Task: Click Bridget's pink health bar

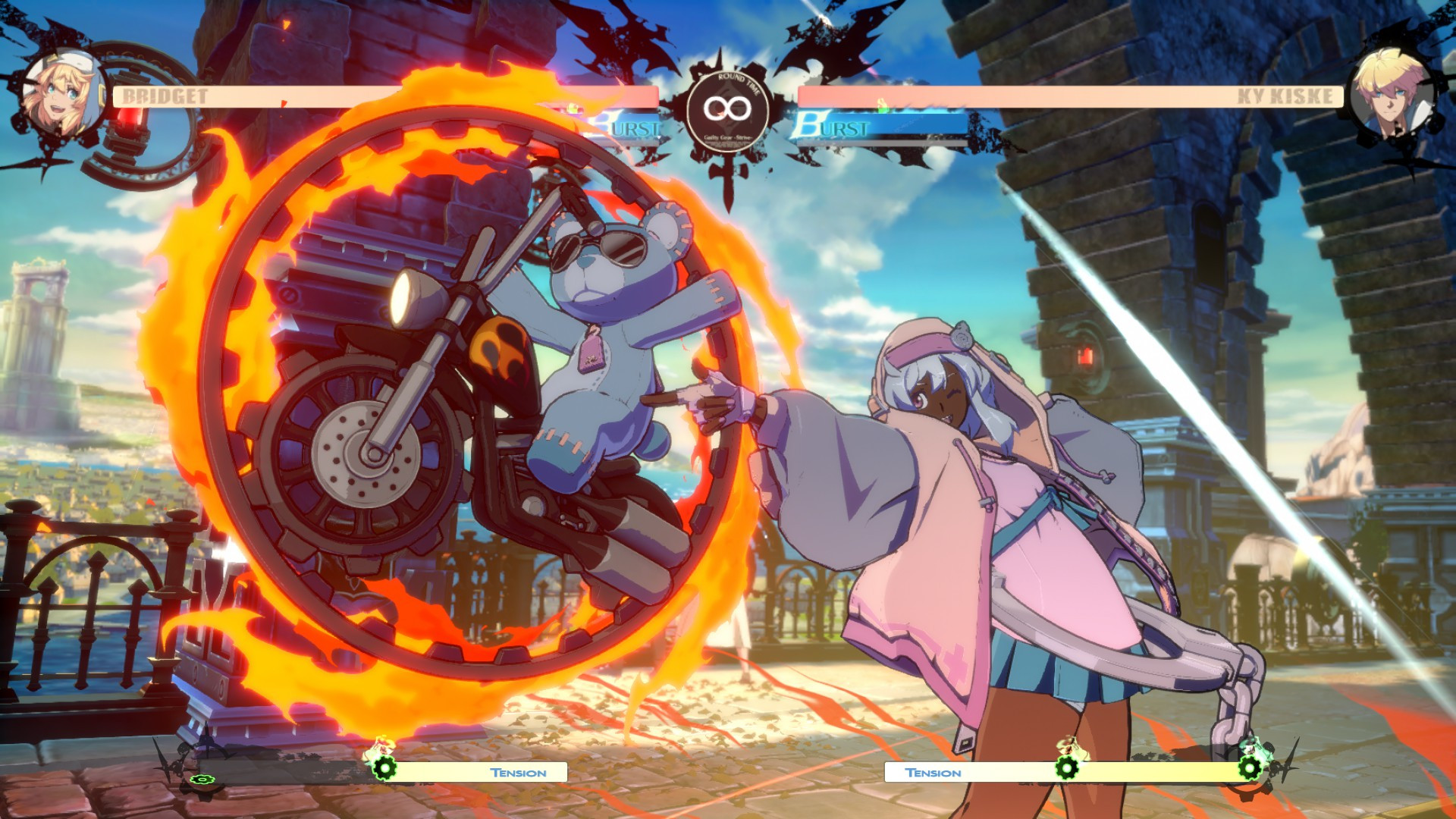Action: tap(341, 96)
